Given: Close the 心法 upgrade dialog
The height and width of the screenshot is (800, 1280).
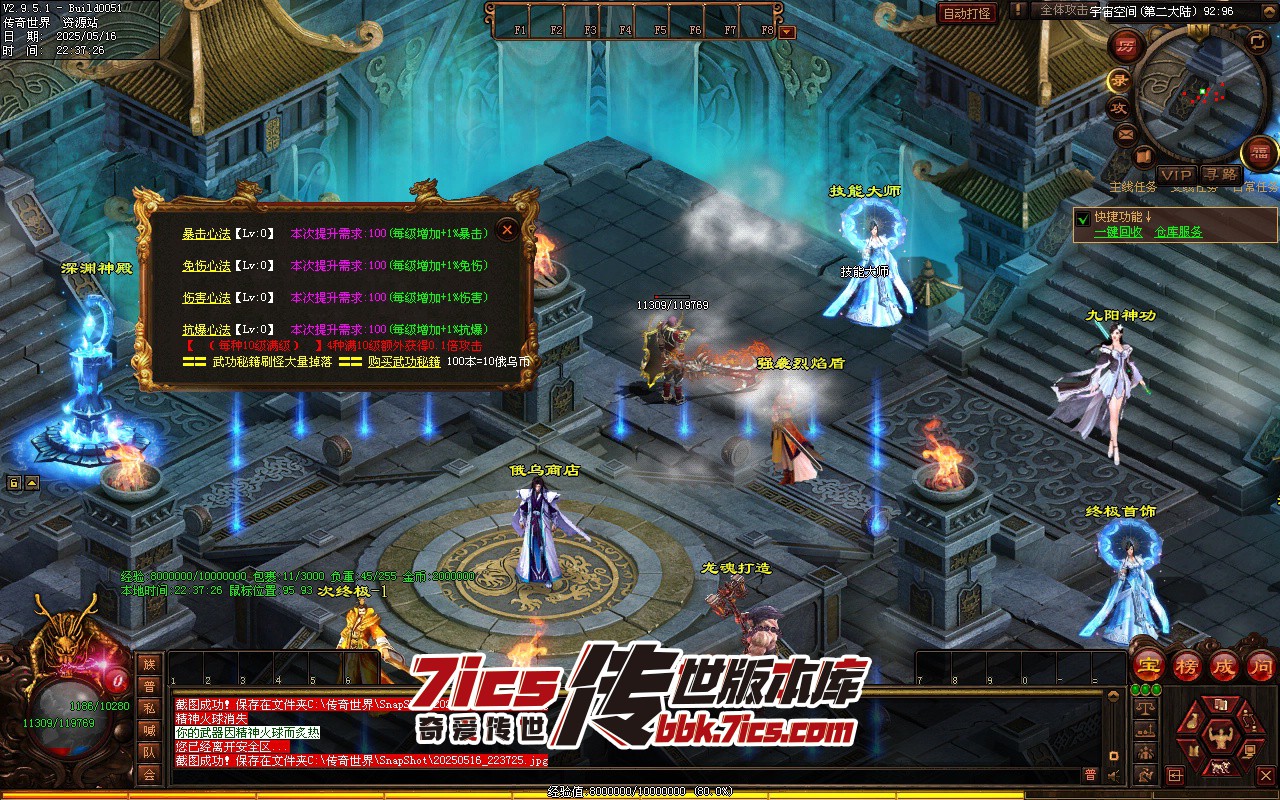Looking at the screenshot, I should pos(507,230).
